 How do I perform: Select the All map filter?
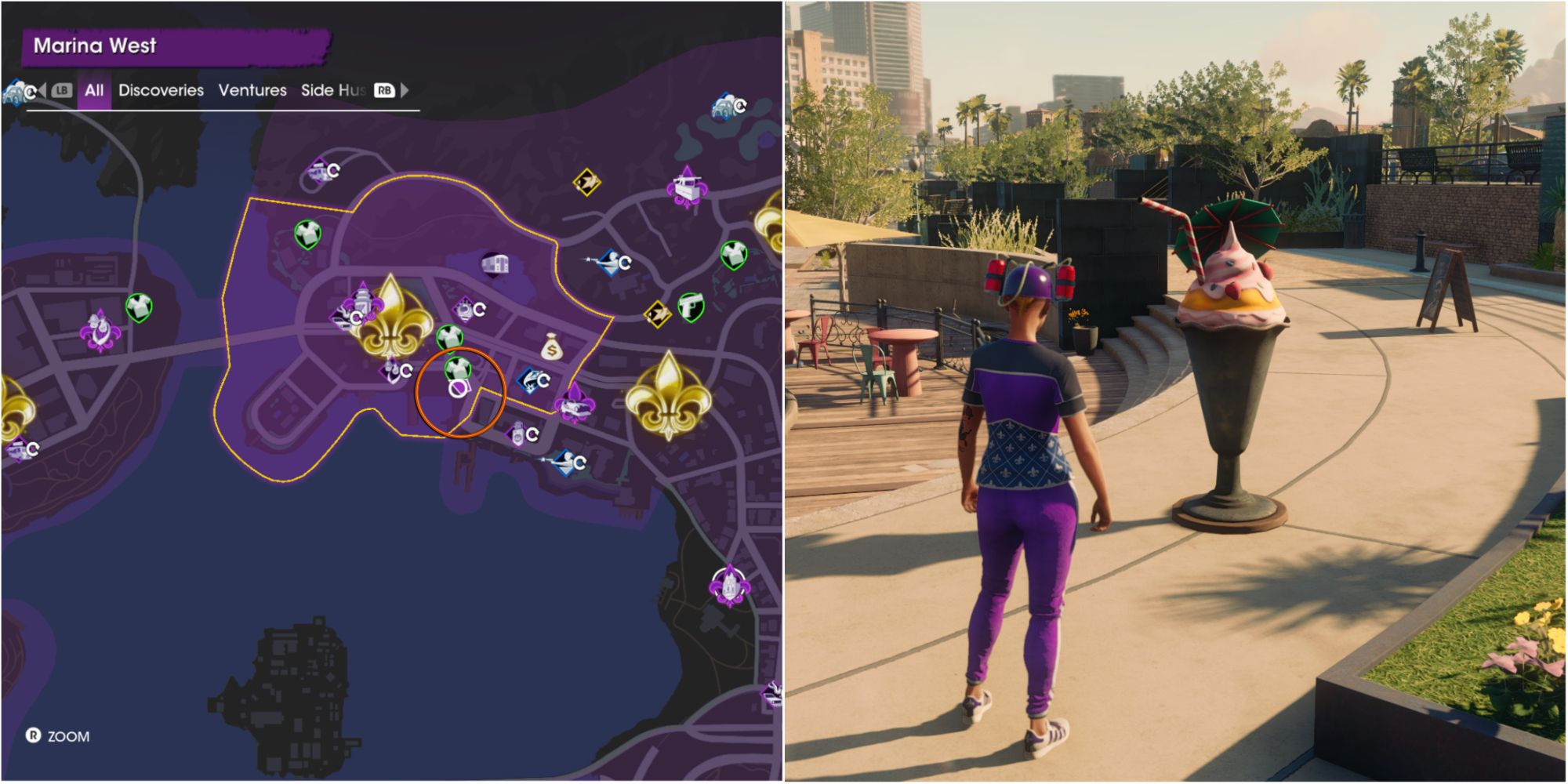click(x=96, y=91)
